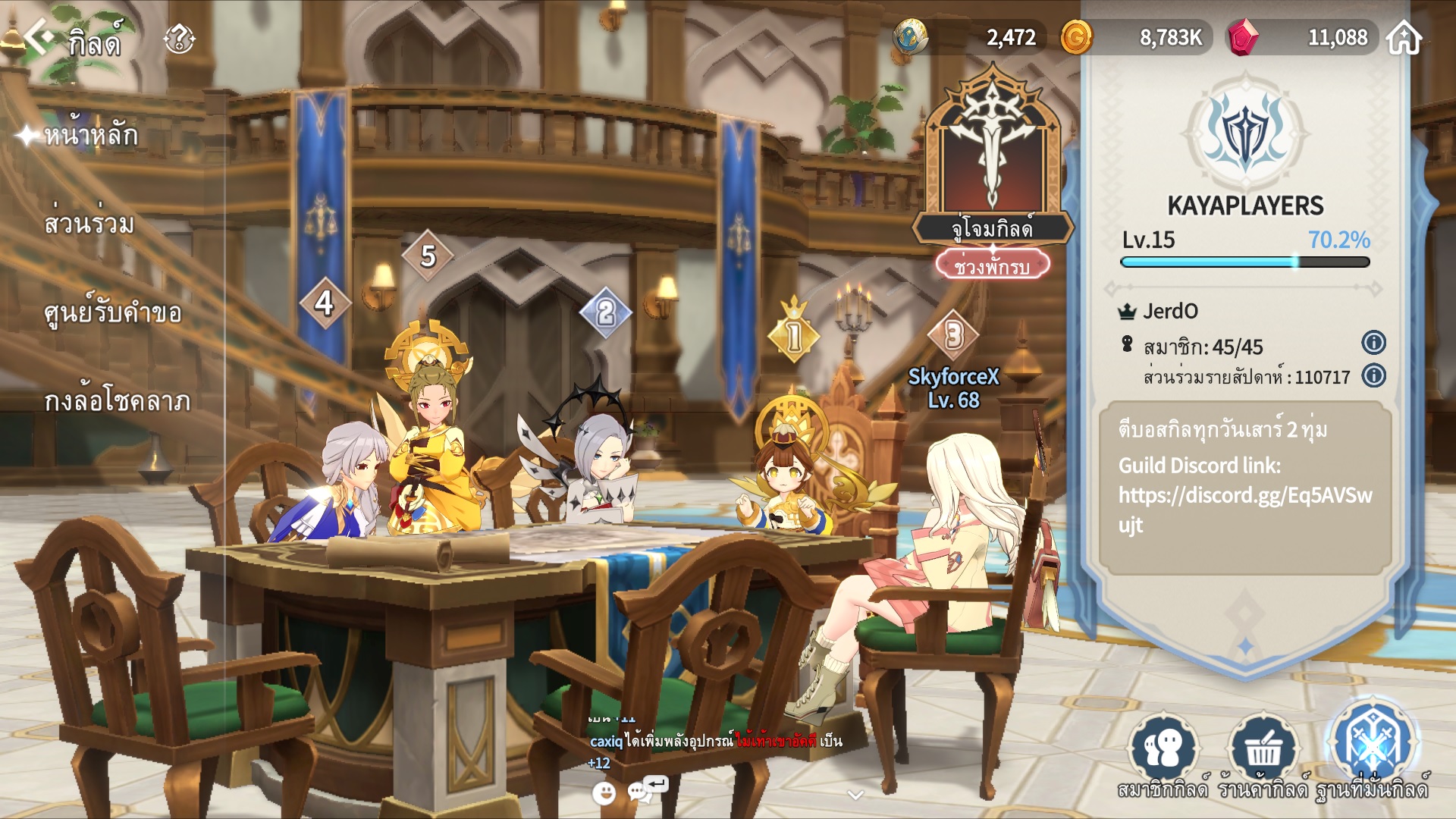The image size is (1456, 819).
Task: Show weekly contribution info icon
Action: (1373, 375)
